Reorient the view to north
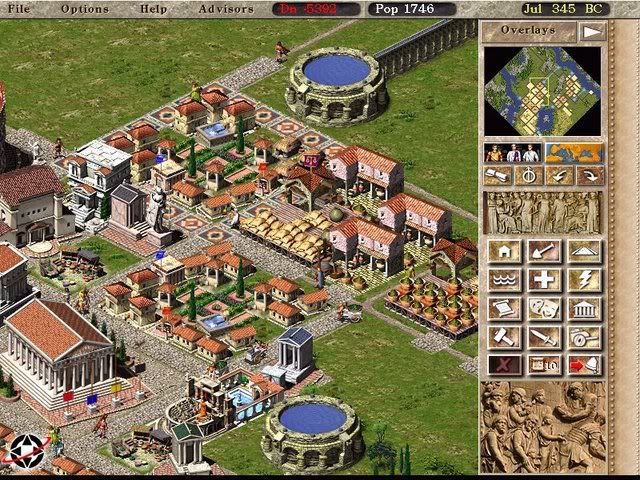Screen dimensions: 640x480 [x=528, y=176]
